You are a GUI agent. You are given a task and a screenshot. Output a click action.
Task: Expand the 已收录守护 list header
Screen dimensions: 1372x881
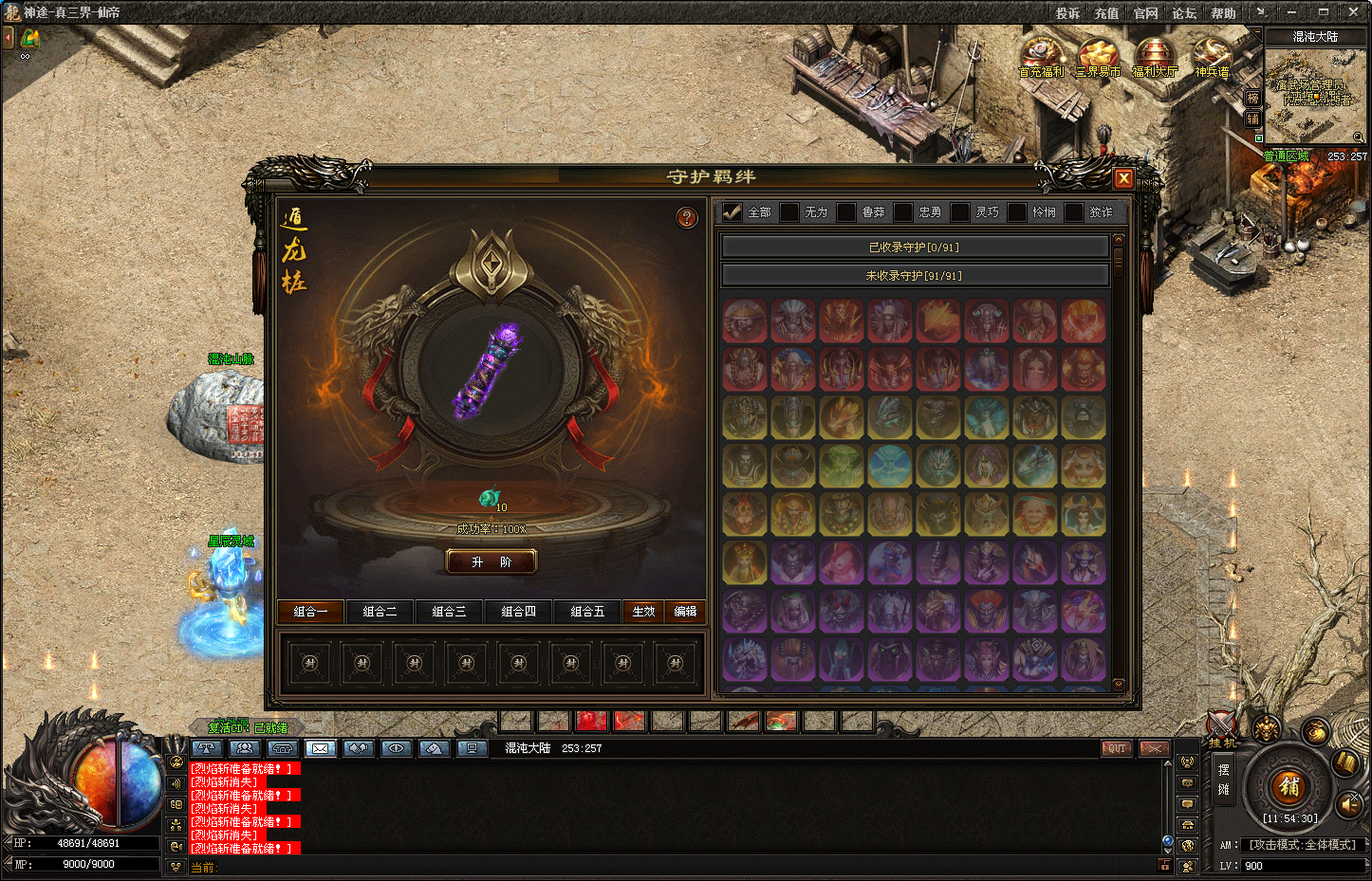pyautogui.click(x=914, y=248)
